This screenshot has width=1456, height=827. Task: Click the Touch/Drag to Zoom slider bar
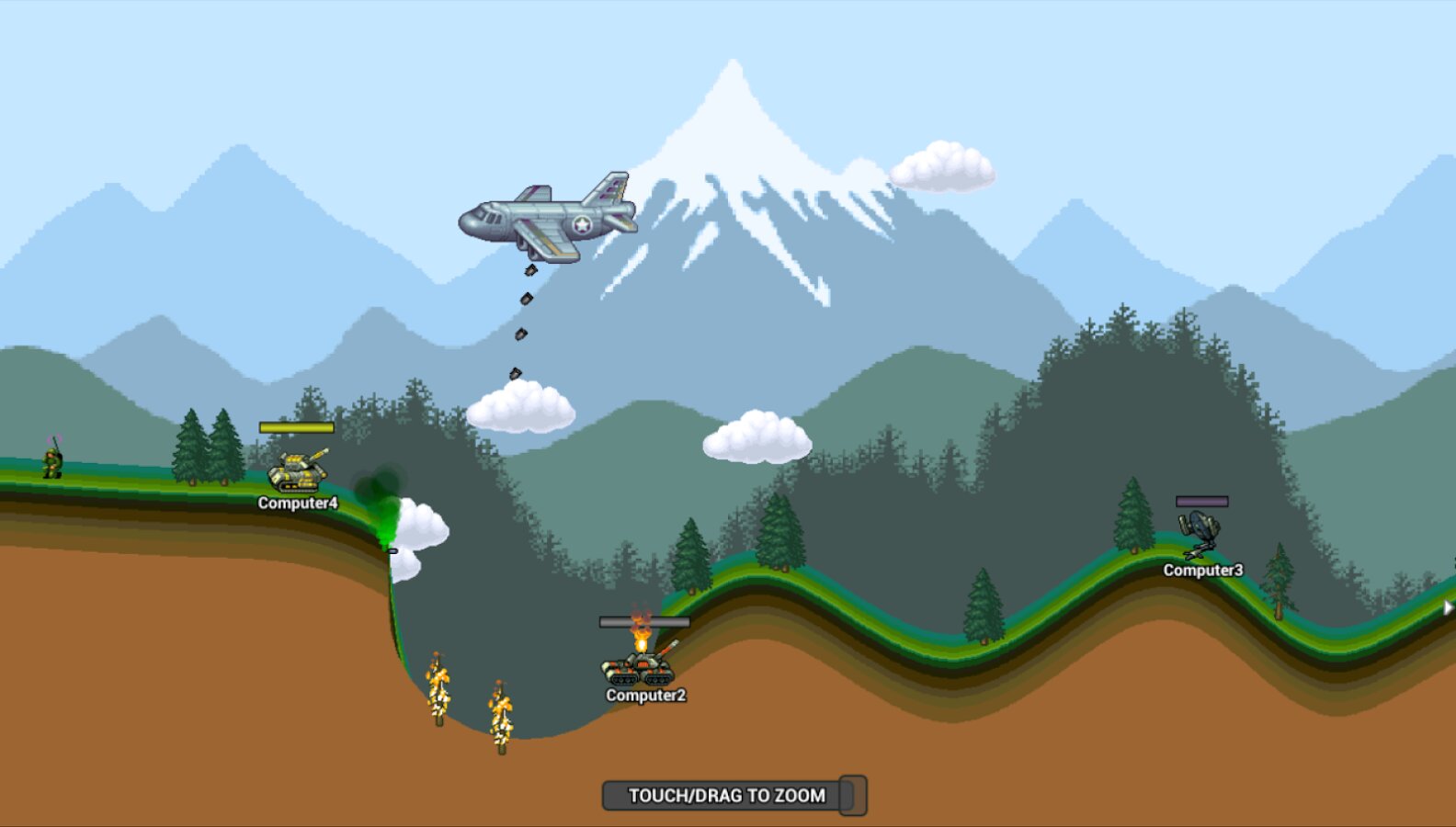(724, 796)
